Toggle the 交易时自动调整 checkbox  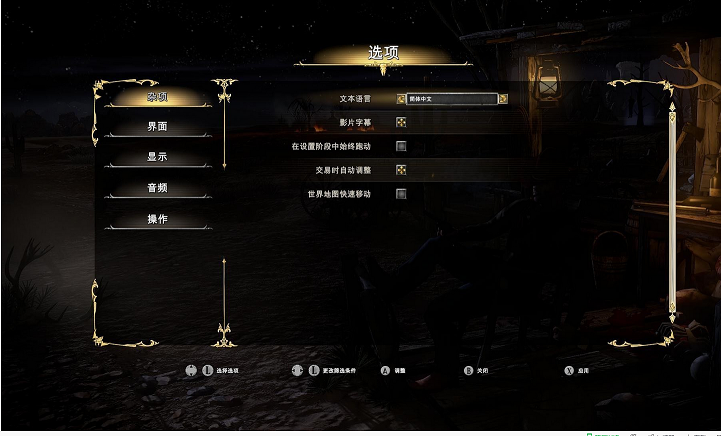click(x=401, y=170)
